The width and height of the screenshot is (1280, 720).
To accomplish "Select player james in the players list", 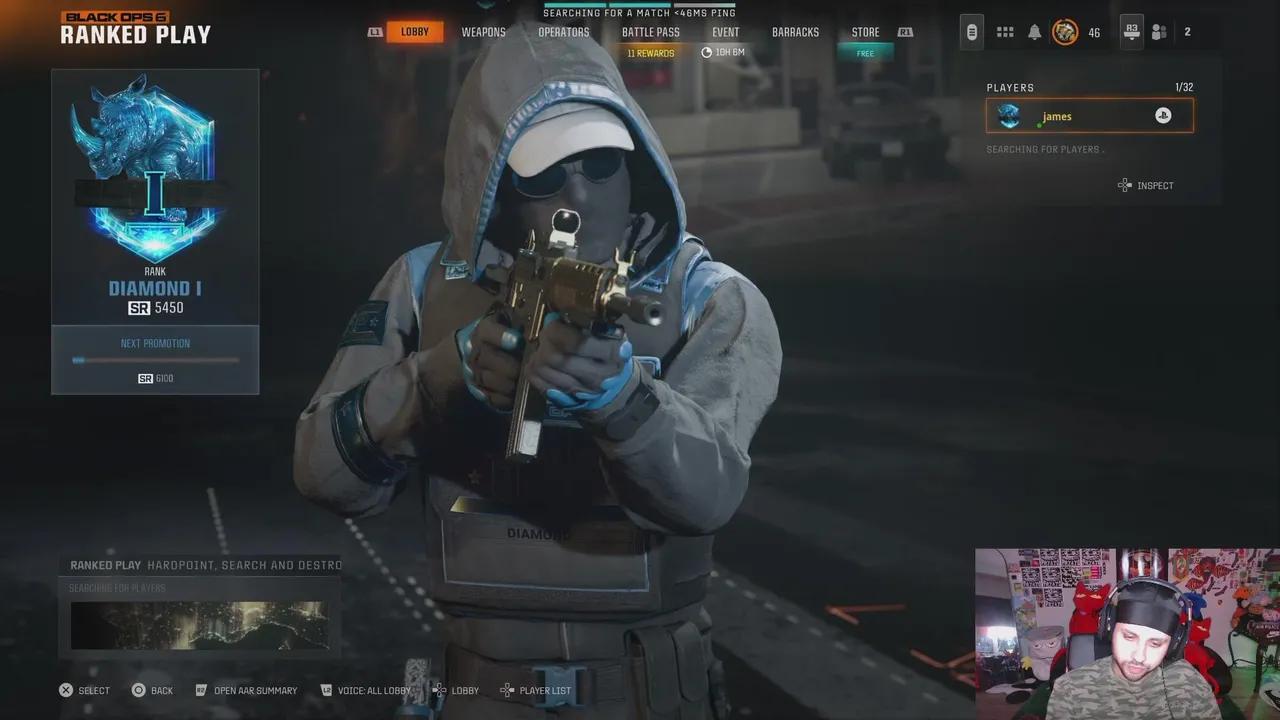I will click(1089, 116).
